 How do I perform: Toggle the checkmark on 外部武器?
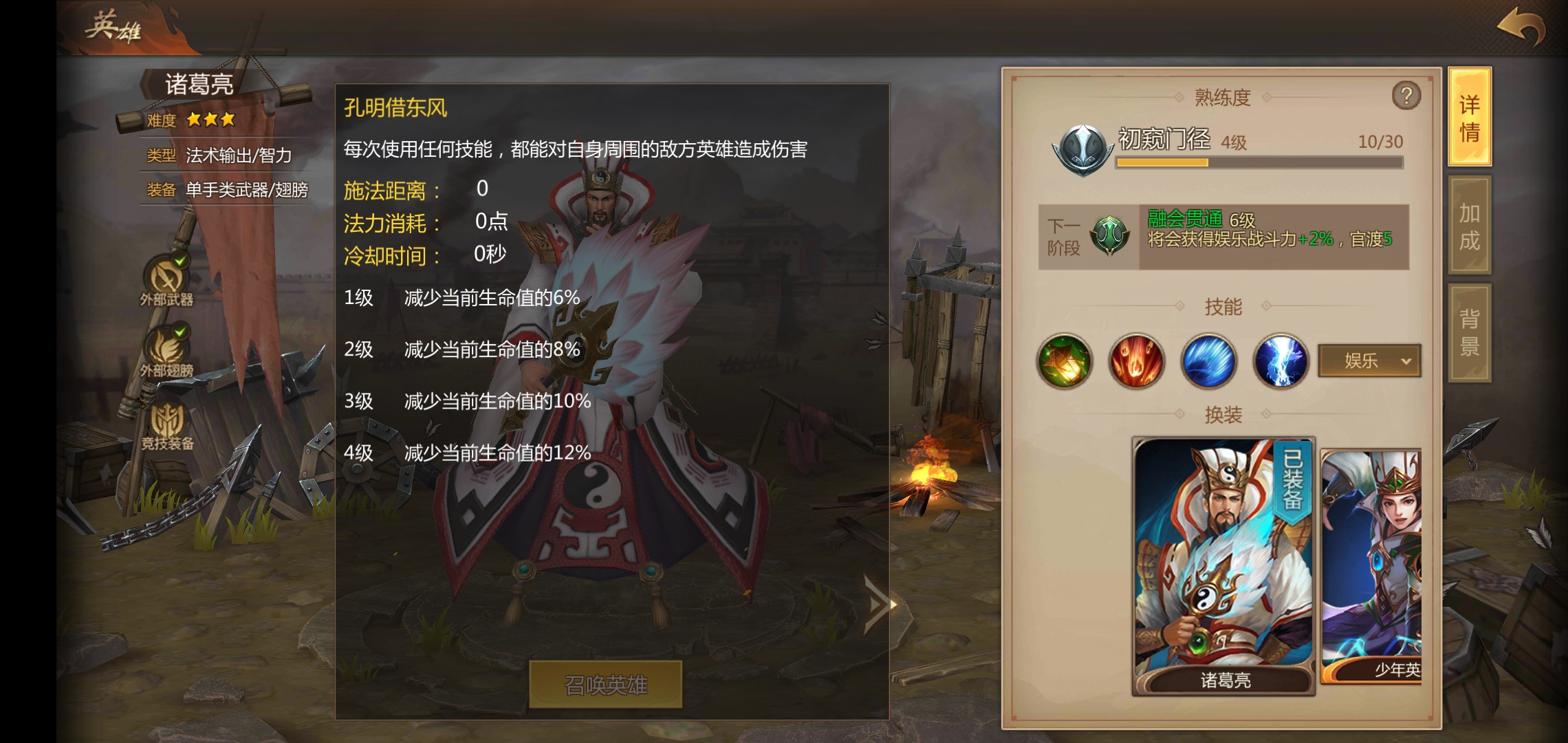coord(182,259)
